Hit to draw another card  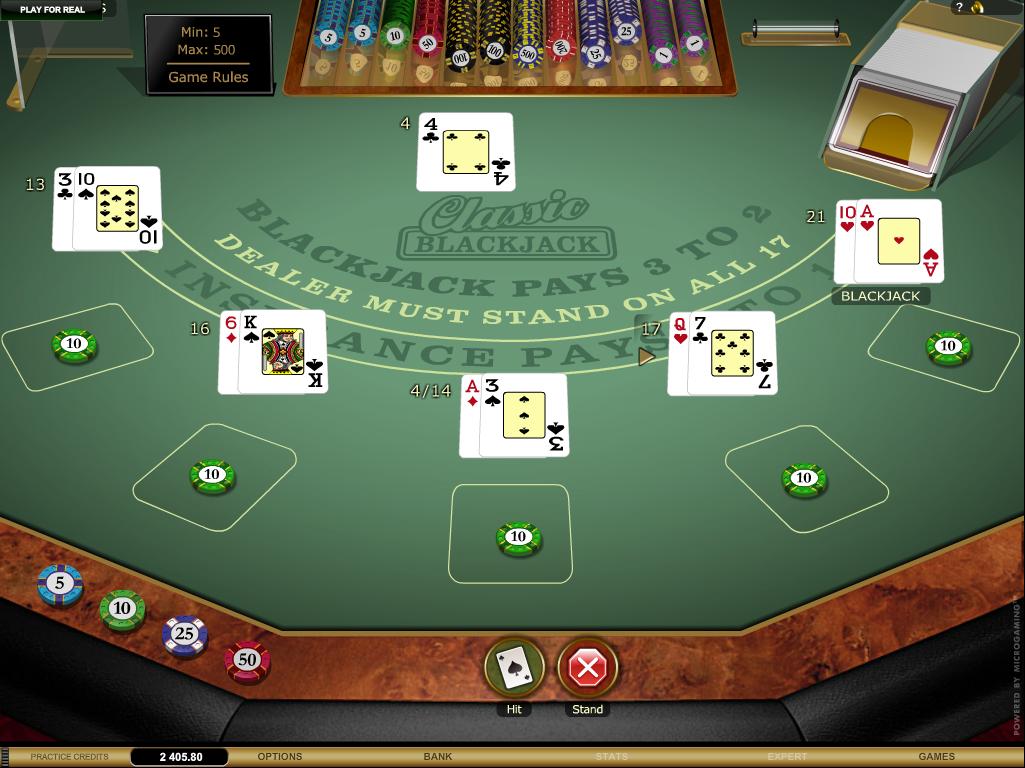[x=514, y=667]
